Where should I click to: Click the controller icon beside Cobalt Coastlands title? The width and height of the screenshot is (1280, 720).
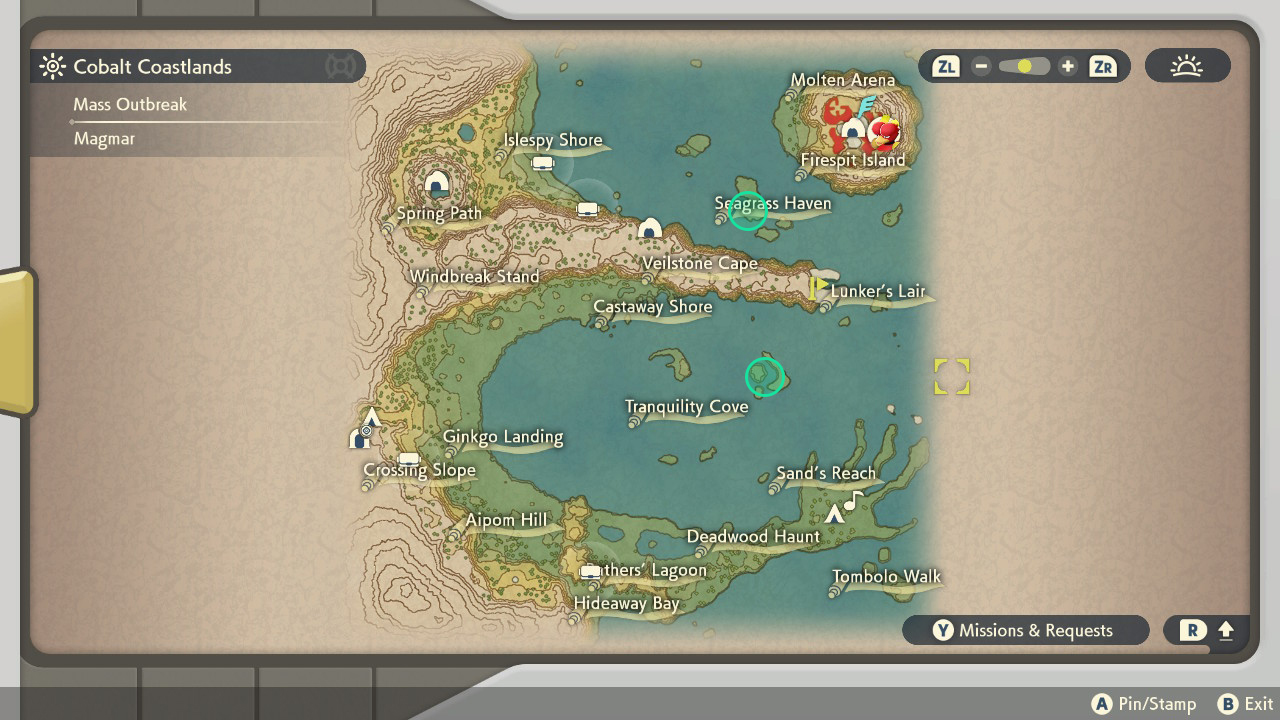(340, 66)
